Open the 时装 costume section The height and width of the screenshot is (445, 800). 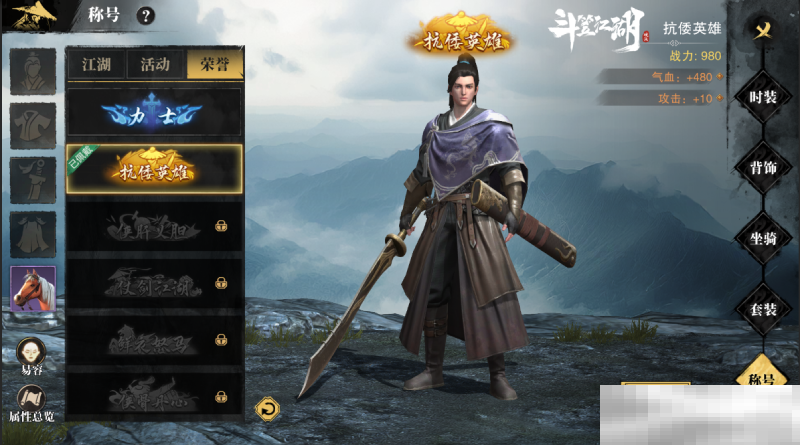coord(763,97)
